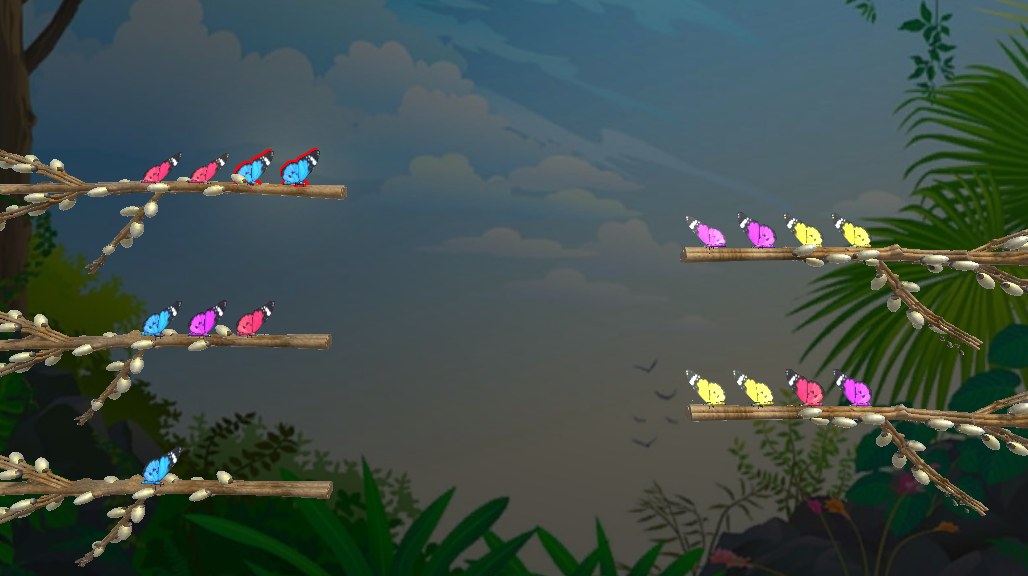This screenshot has width=1028, height=576.
Task: Select the branch with two magenta and two yellow butterflies
Action: point(800,254)
